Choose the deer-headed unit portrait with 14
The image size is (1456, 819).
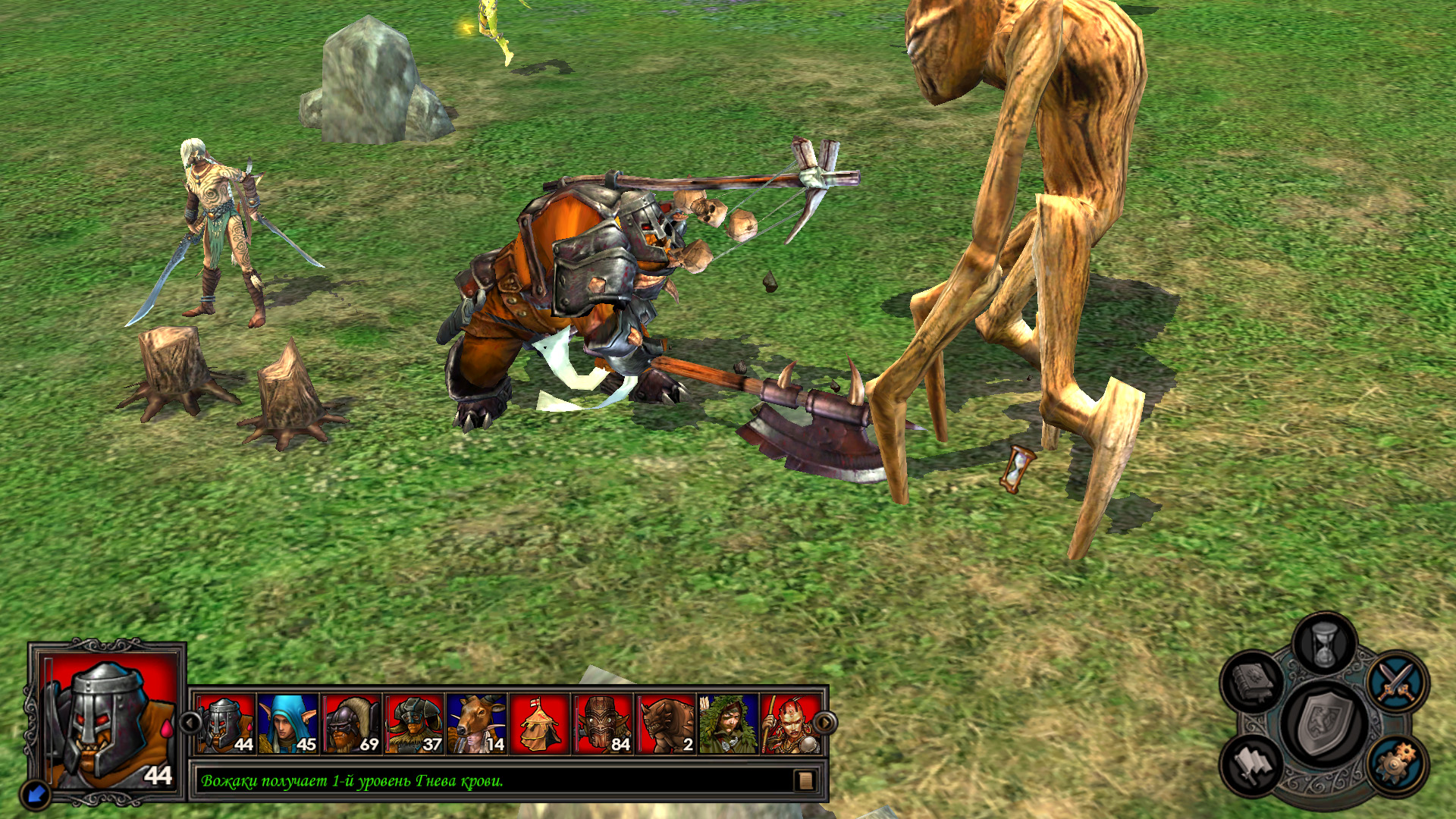click(477, 724)
